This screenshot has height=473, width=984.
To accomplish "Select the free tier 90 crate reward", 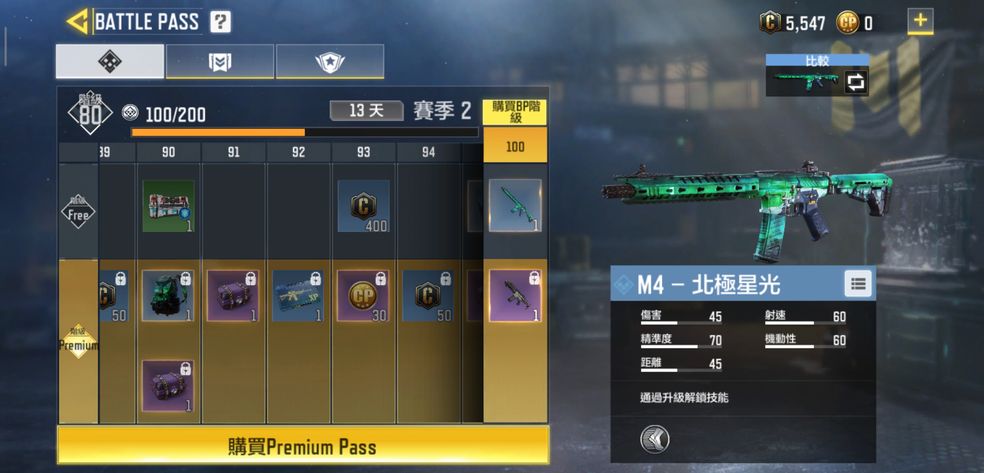I will pos(168,206).
